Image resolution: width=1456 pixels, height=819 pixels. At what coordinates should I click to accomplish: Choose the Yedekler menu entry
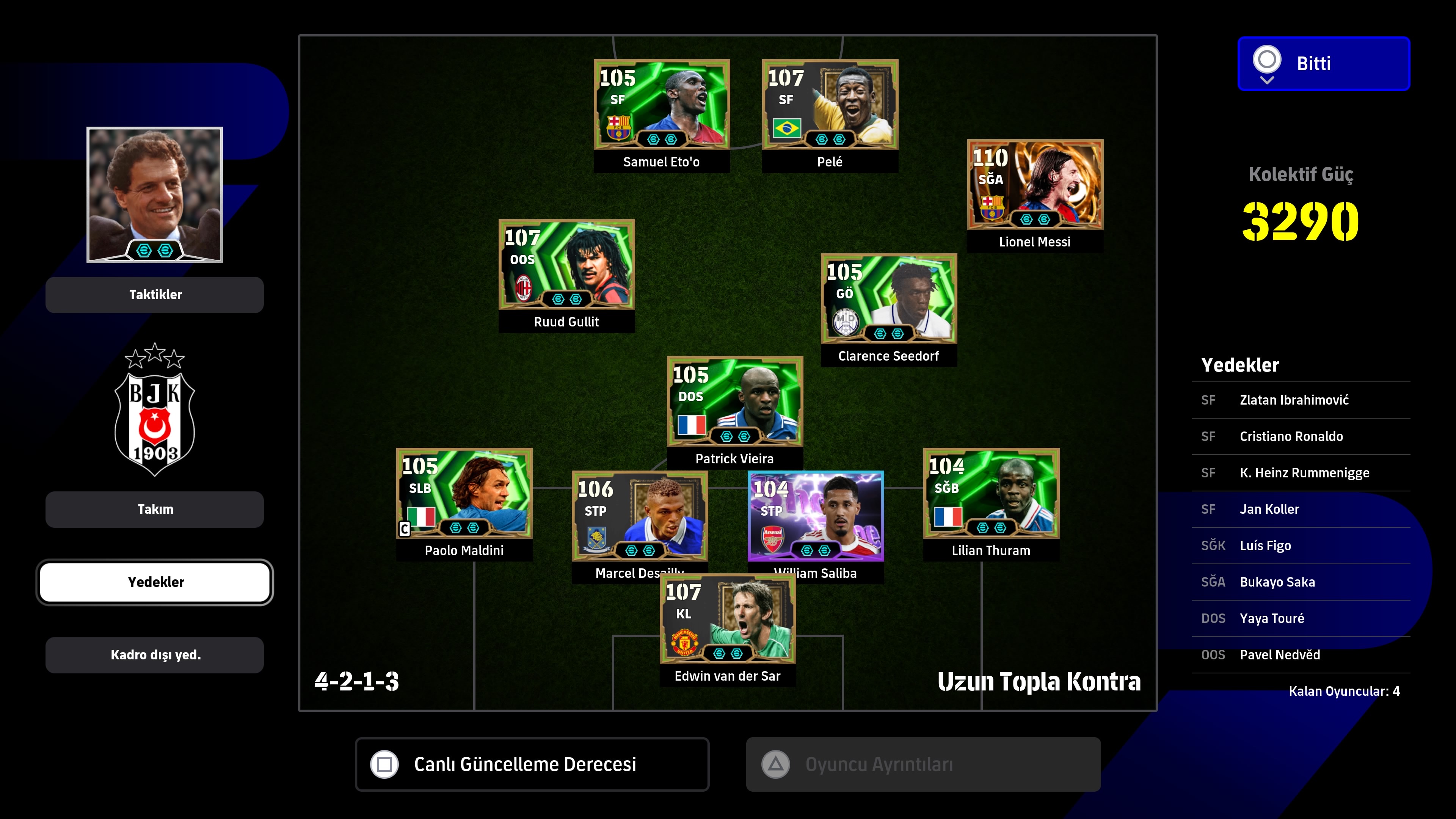pos(154,582)
